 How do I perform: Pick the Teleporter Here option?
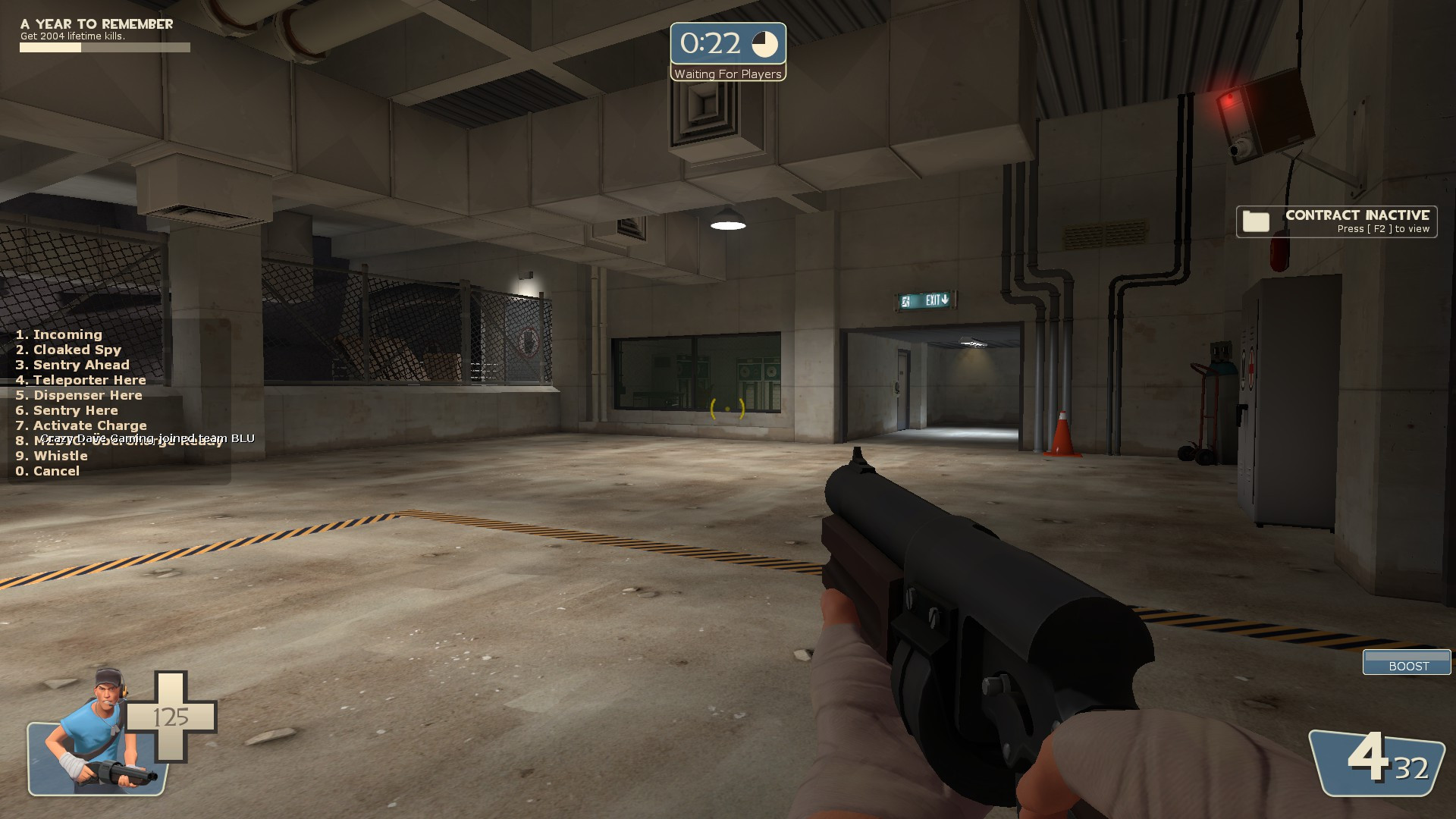click(80, 380)
